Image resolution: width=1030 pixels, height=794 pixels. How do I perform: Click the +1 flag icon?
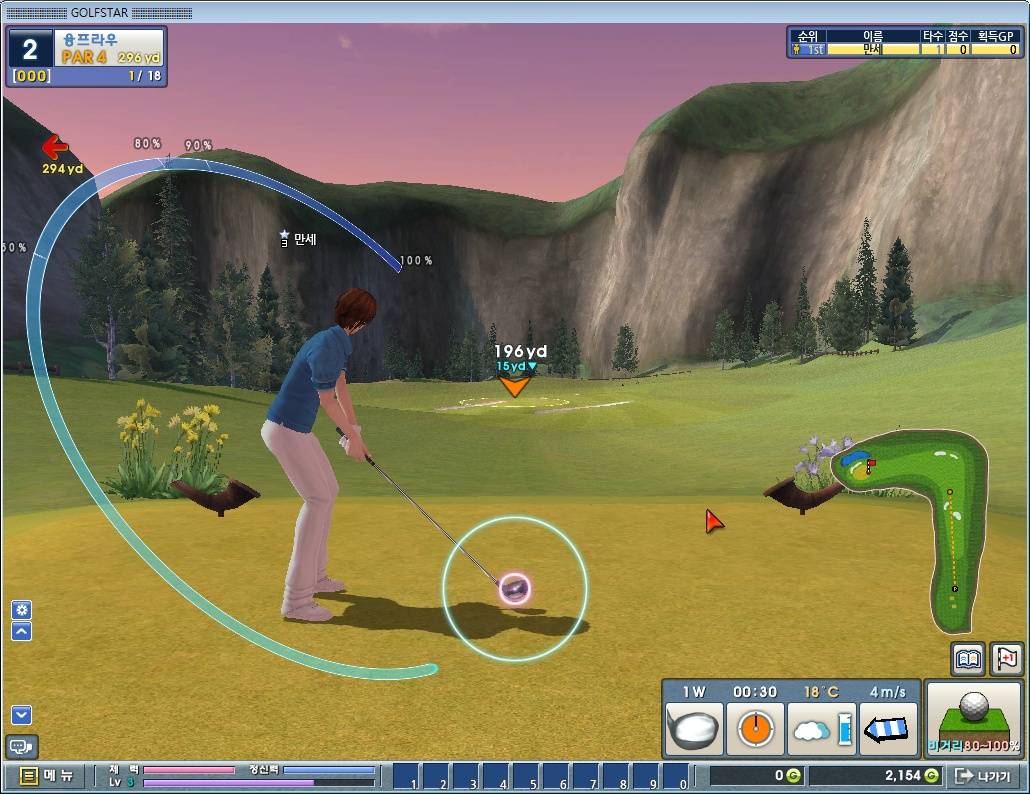tap(1006, 660)
